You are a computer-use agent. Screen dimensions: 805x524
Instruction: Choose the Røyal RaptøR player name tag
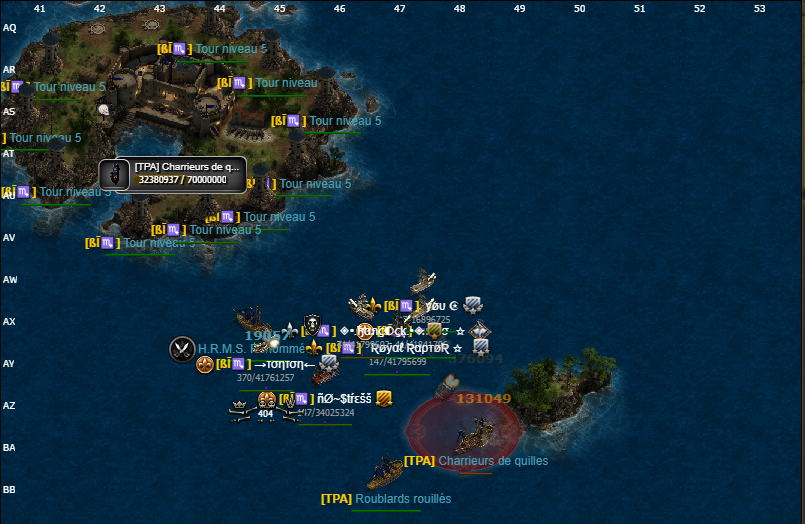tap(410, 348)
